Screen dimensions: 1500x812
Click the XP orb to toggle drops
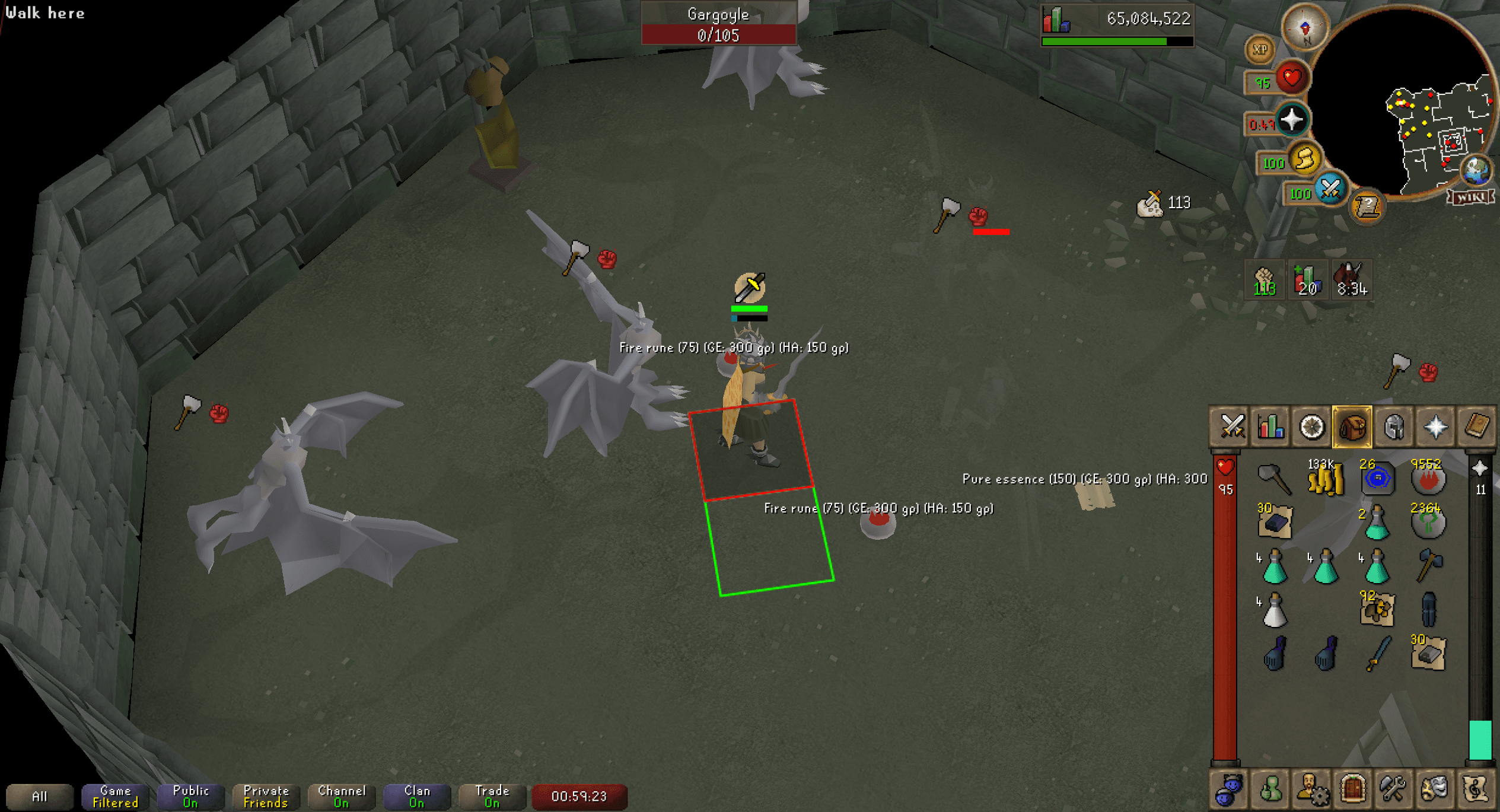click(1259, 50)
